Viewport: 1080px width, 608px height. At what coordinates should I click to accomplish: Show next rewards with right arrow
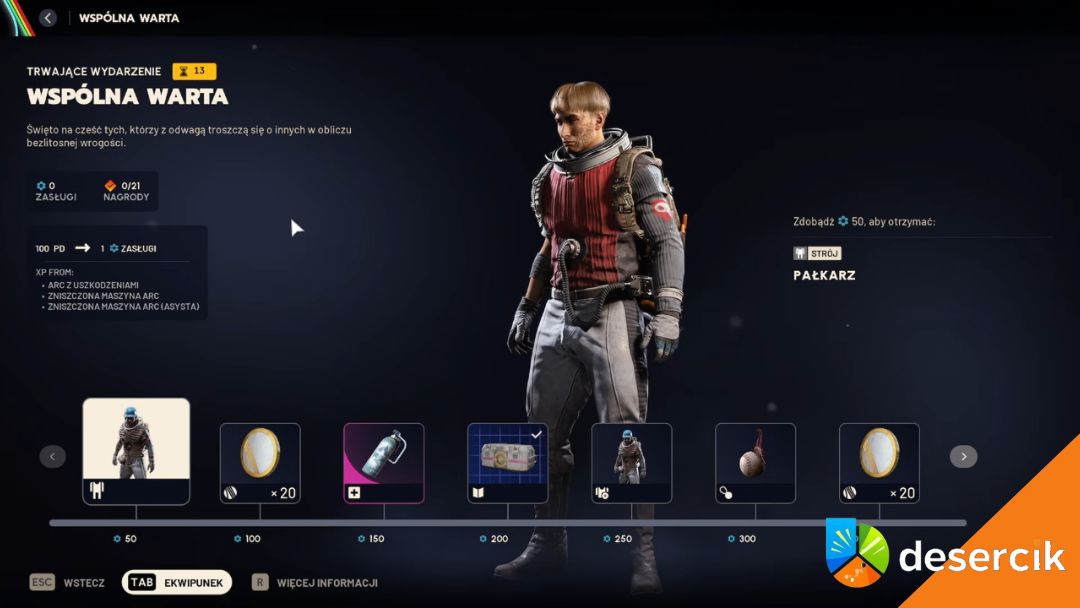(x=963, y=457)
